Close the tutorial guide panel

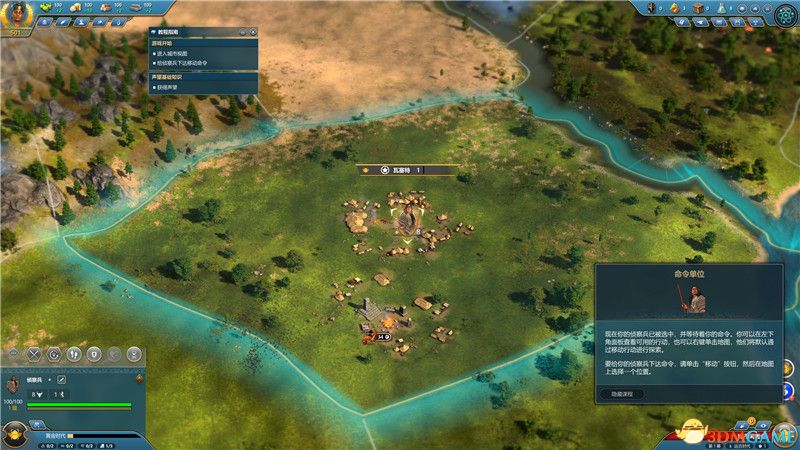[253, 33]
